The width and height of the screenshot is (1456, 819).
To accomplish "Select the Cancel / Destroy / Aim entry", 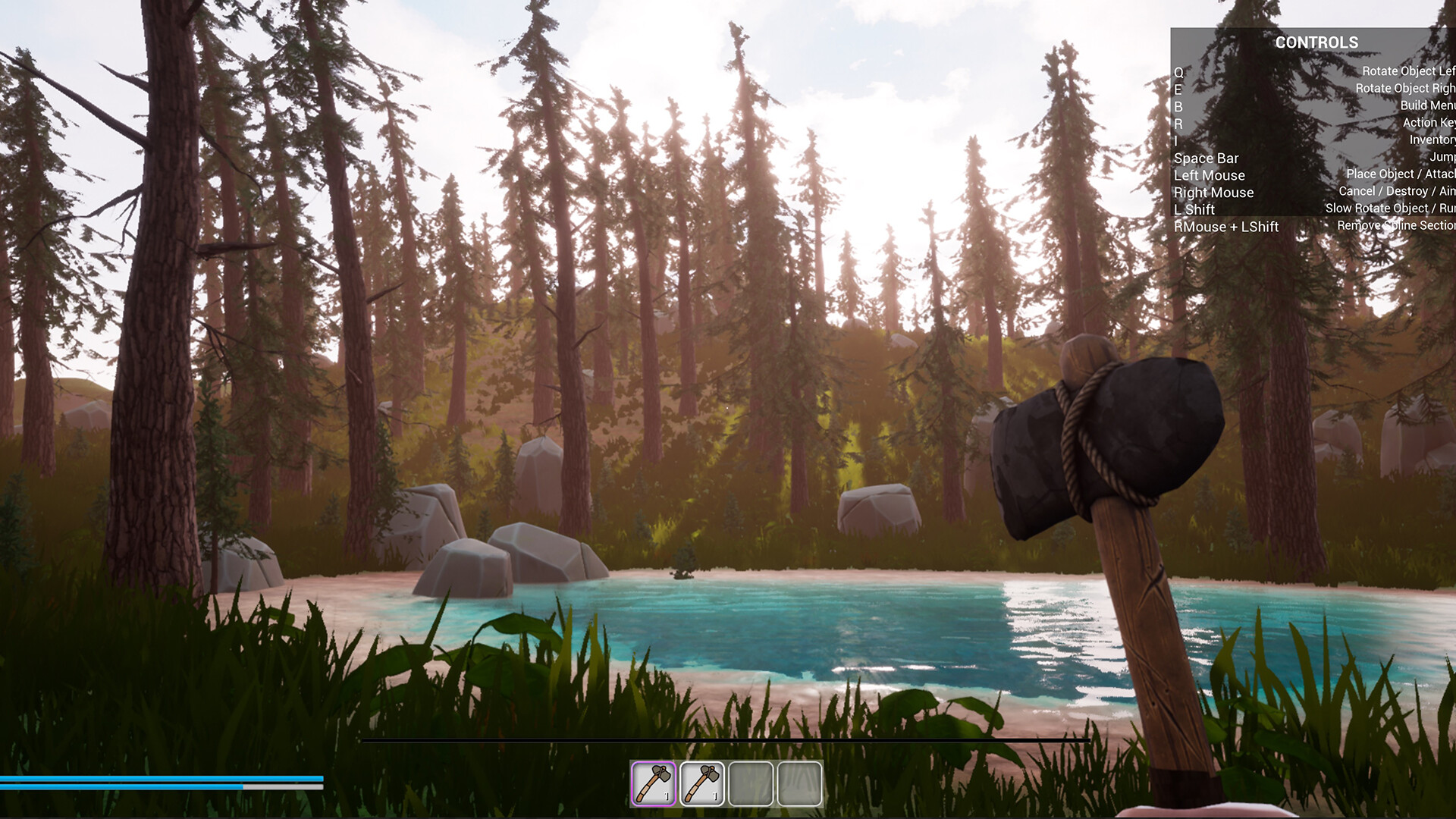I will pyautogui.click(x=1396, y=191).
